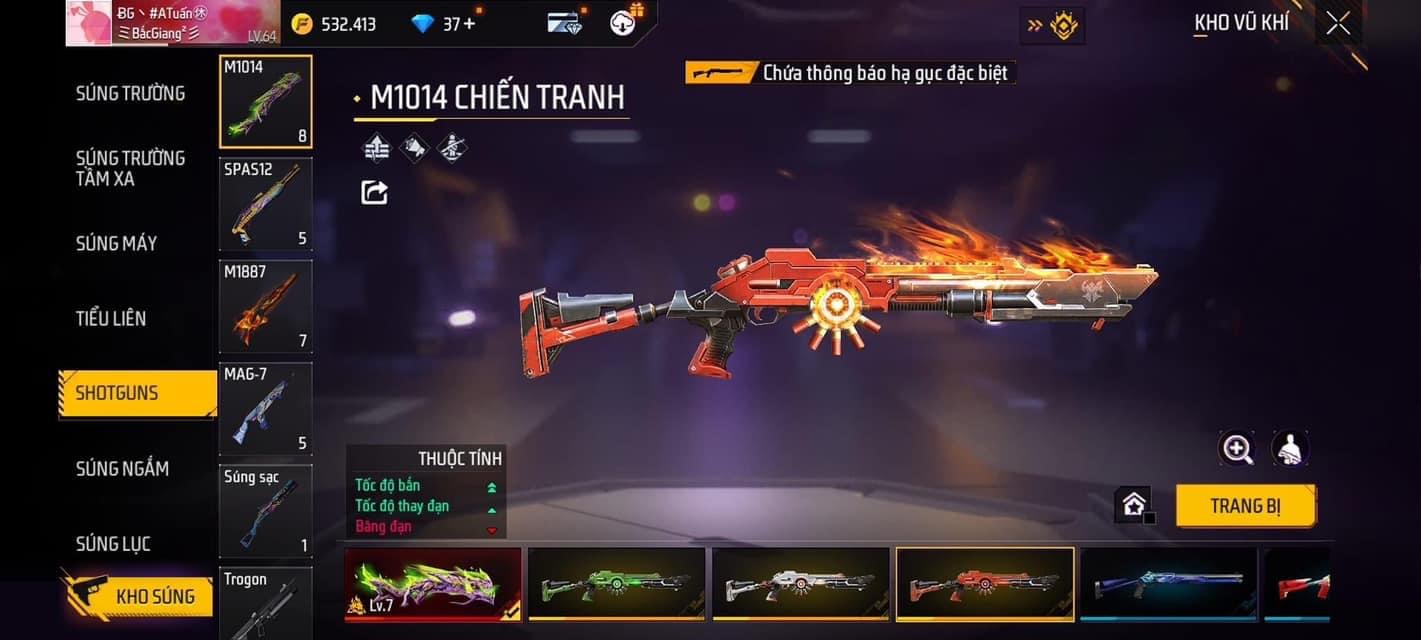Zoom in with the magnifier icon
Screen dimensions: 1421x640
pyautogui.click(x=1237, y=449)
